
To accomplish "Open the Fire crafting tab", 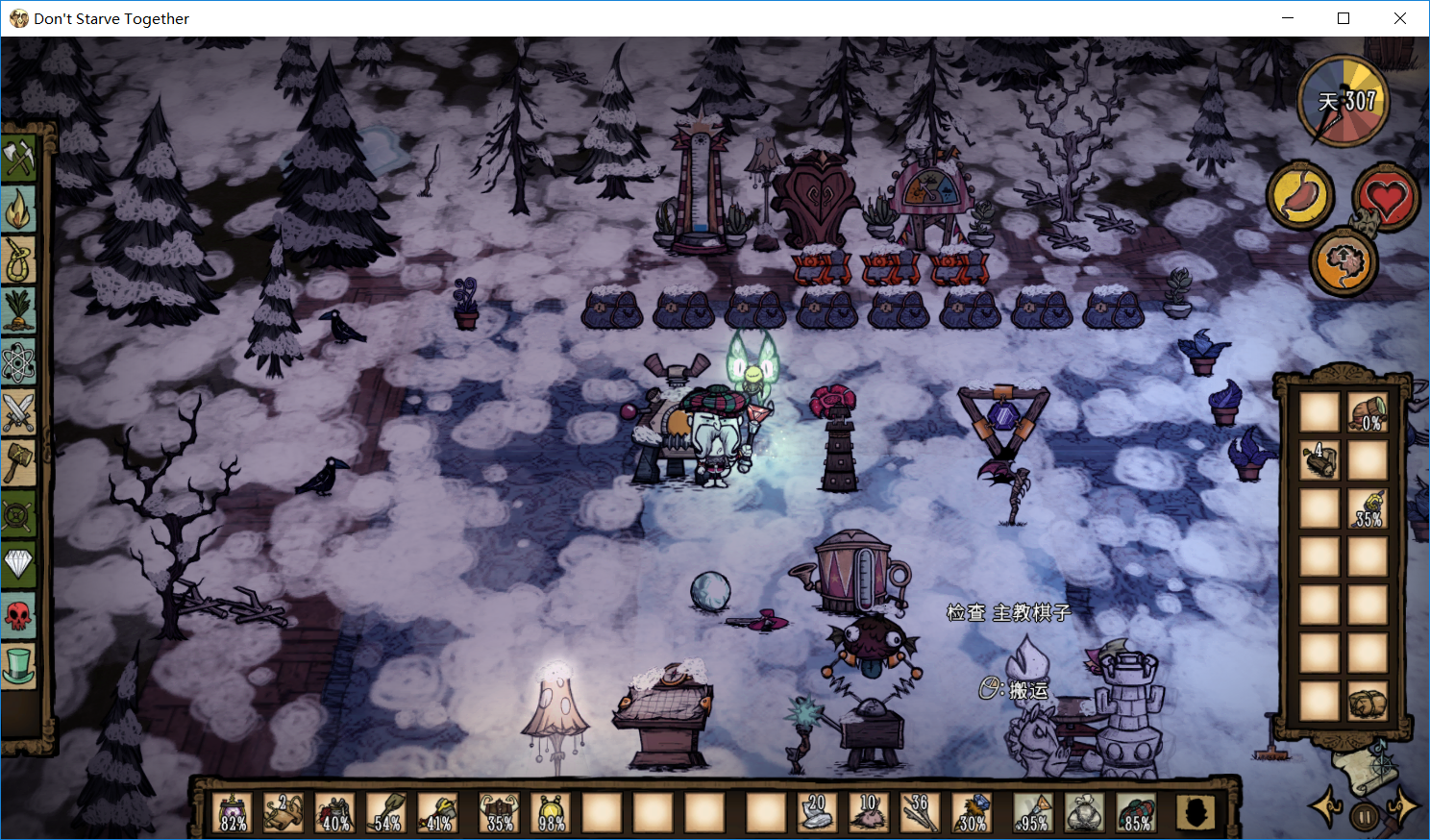I will pos(18,209).
